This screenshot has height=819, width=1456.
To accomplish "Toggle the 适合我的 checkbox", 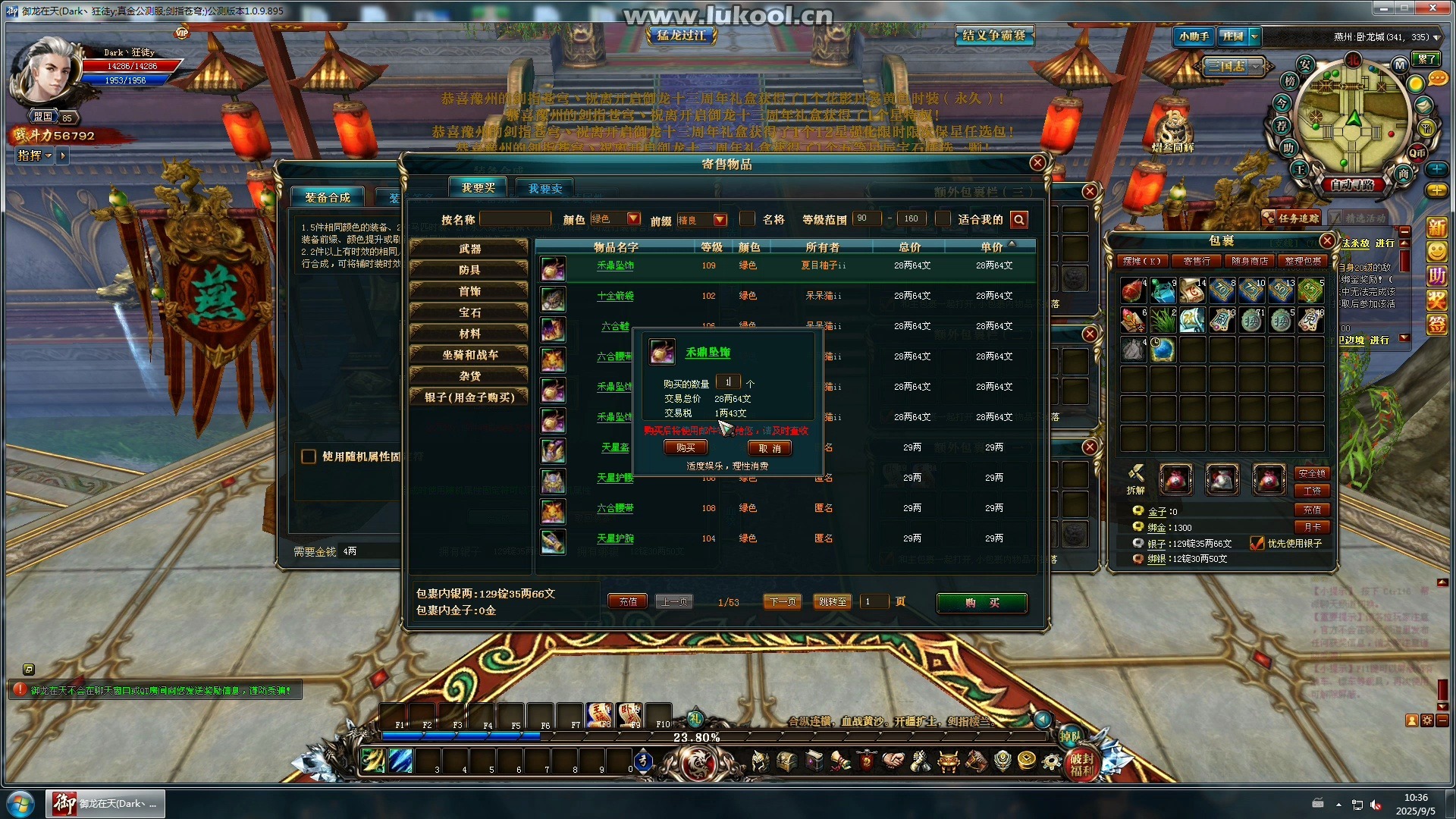I will 943,219.
